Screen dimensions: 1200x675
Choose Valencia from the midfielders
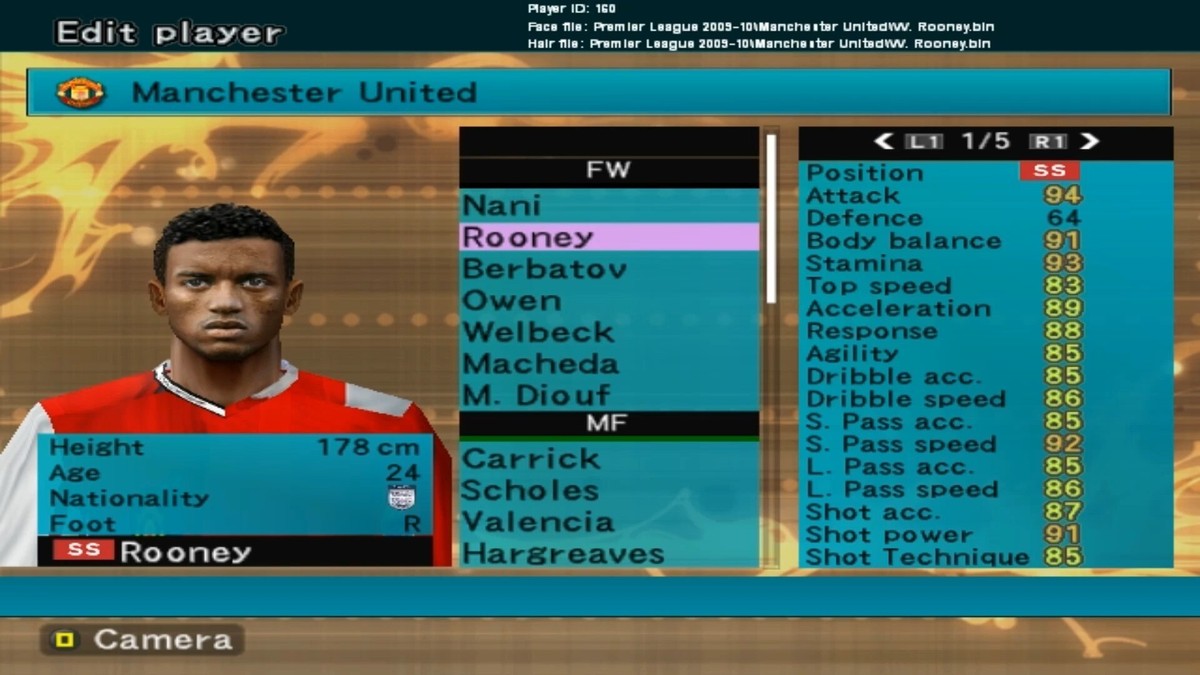point(539,522)
